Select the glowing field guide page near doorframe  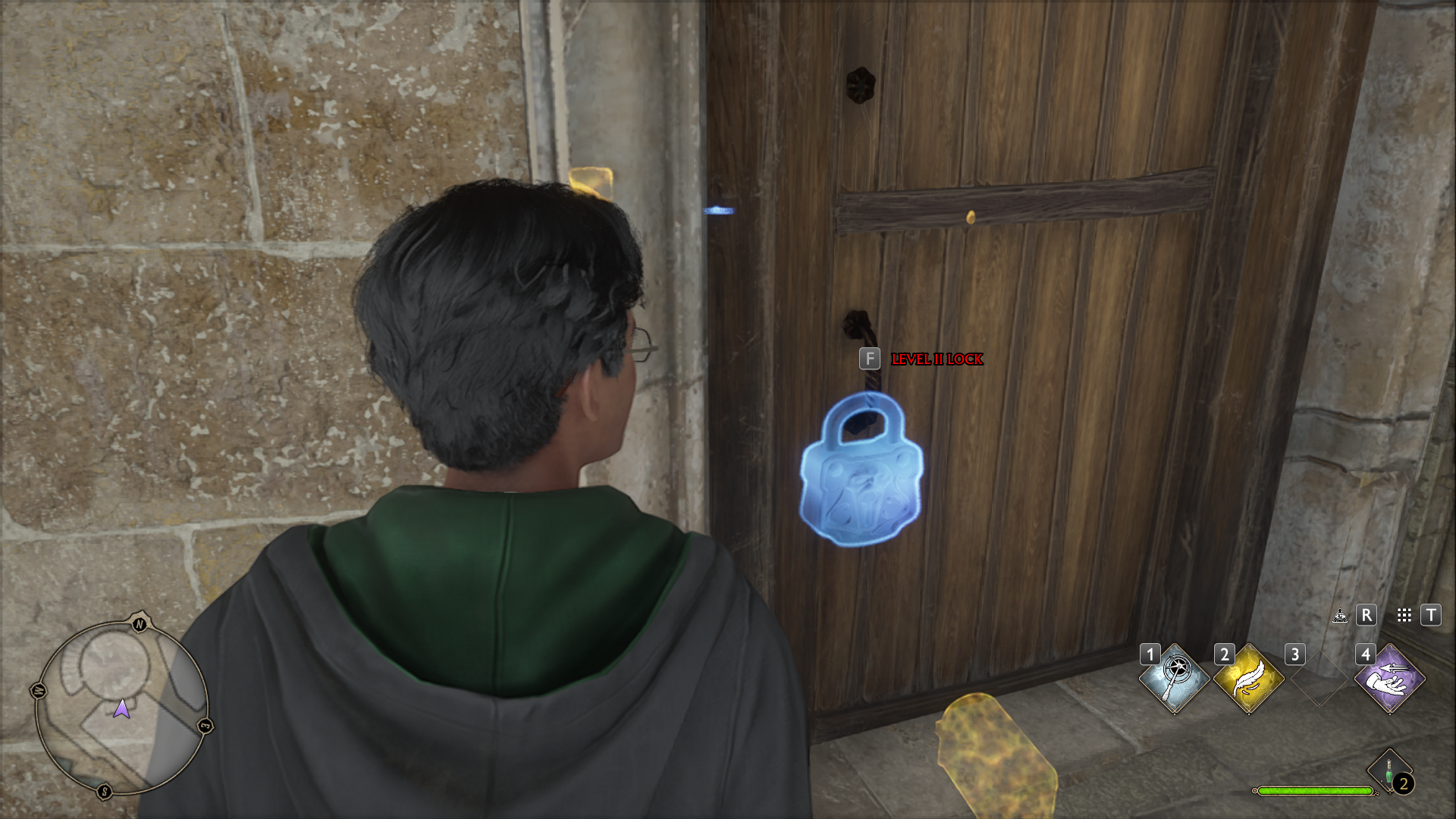592,182
